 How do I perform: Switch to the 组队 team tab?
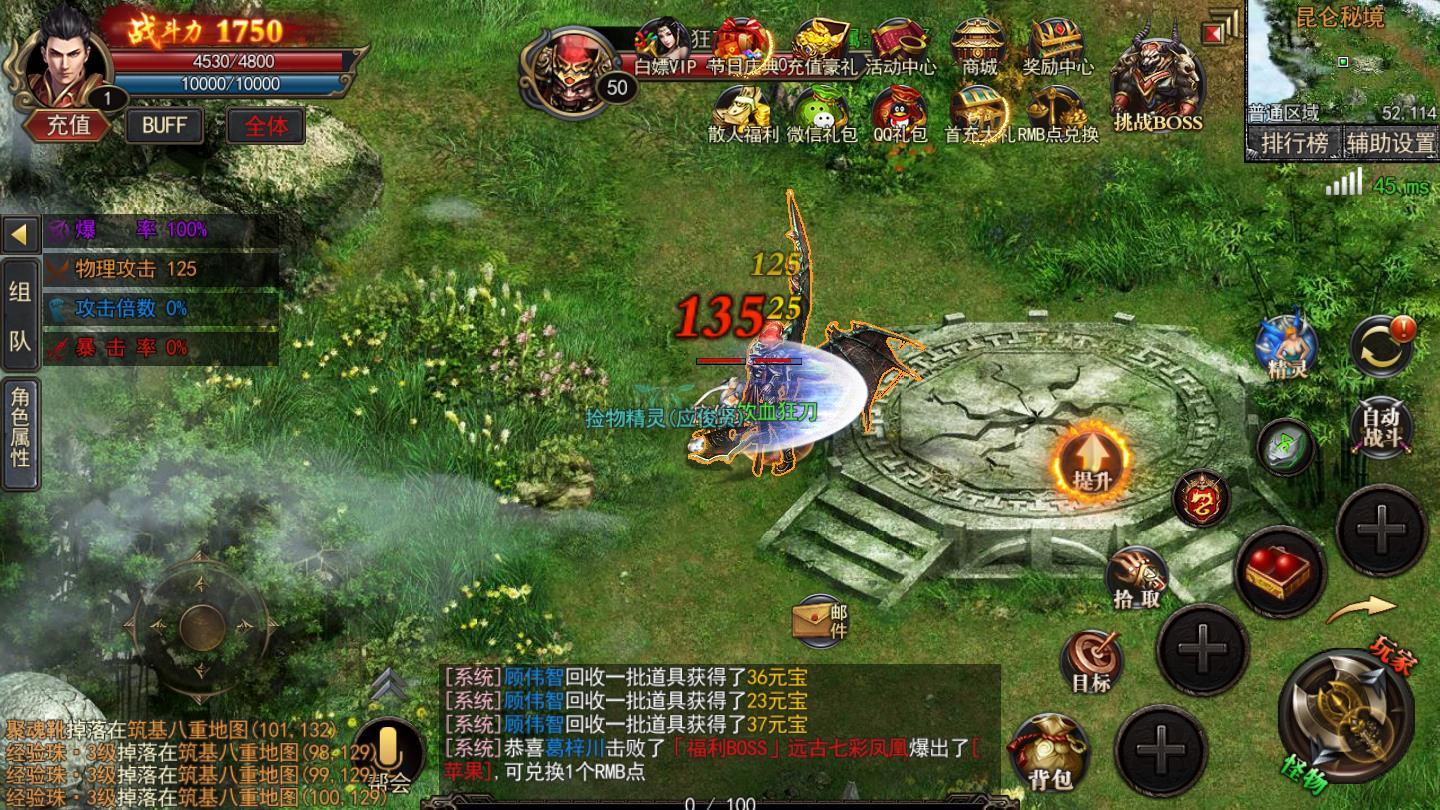click(20, 316)
